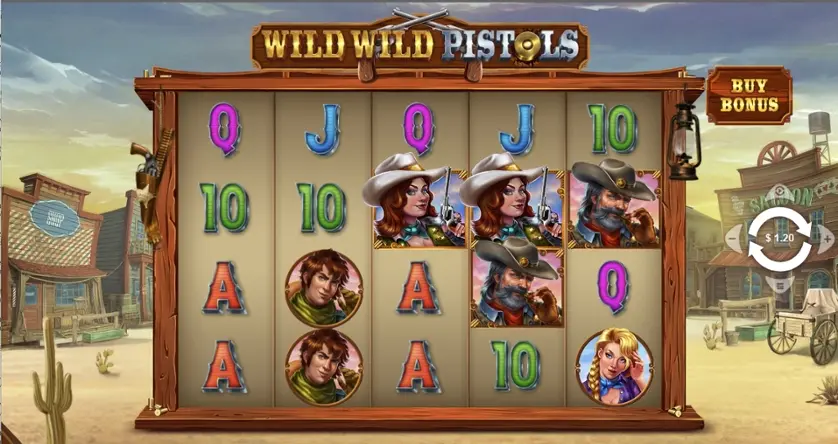
Task: Decrease the bet with the minus button
Action: 733,239
